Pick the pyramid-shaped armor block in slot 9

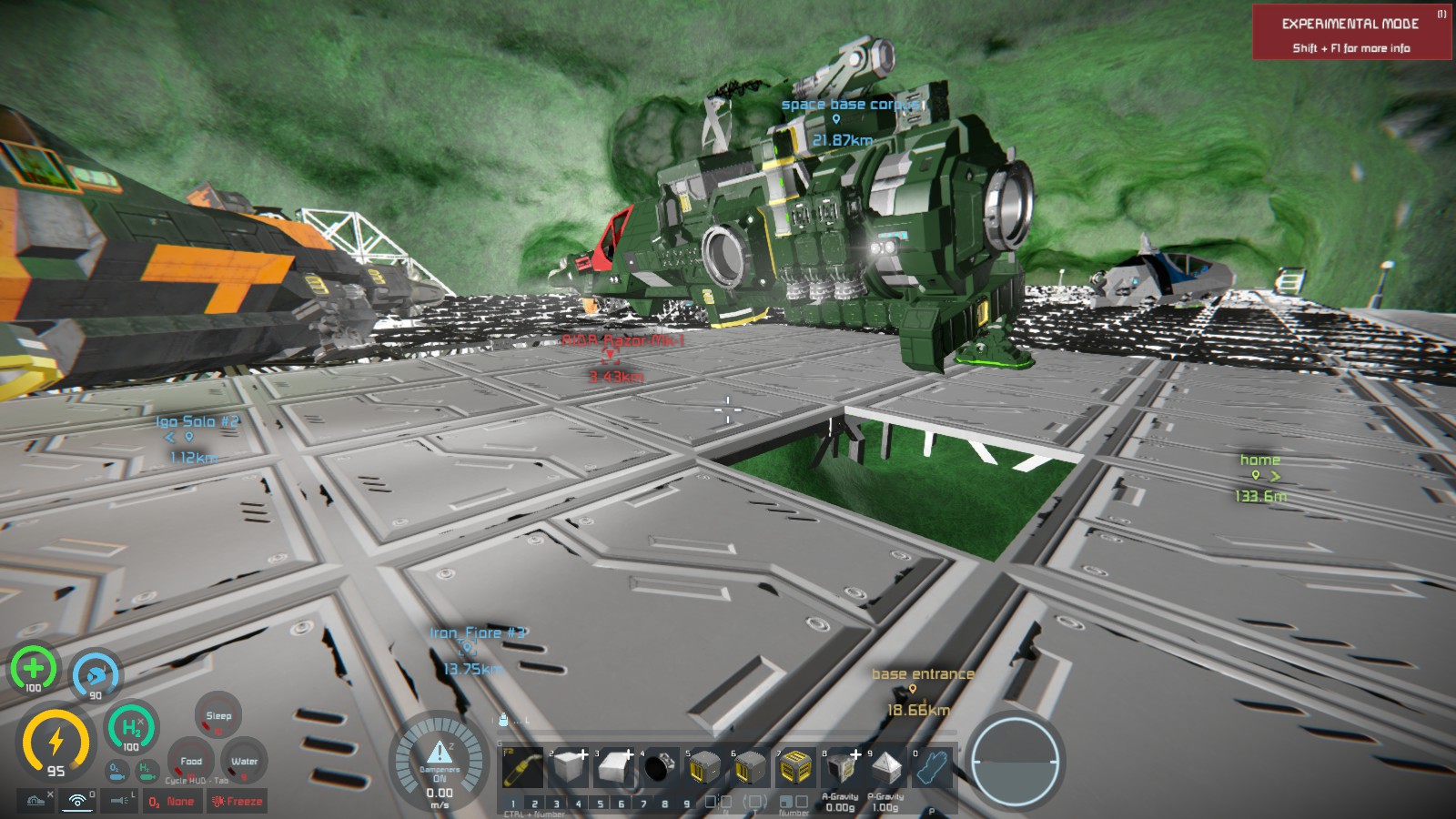click(885, 769)
